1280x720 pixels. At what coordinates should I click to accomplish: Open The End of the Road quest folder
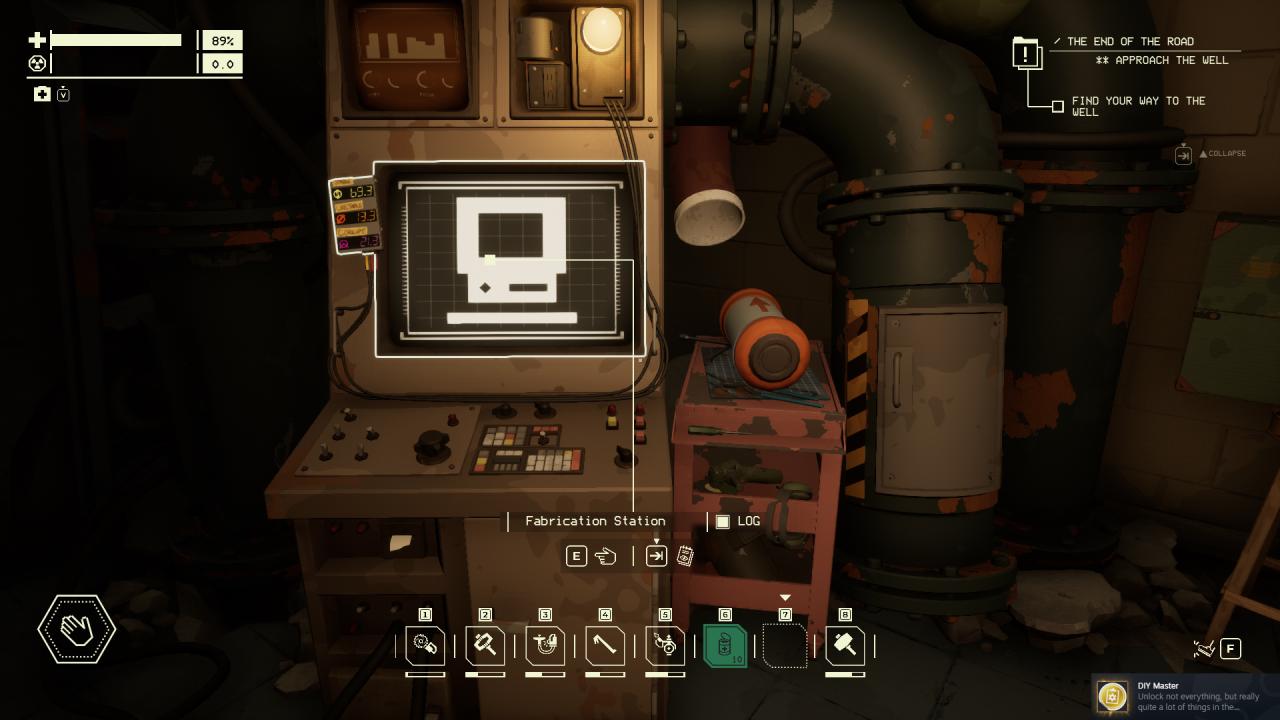(x=1027, y=53)
